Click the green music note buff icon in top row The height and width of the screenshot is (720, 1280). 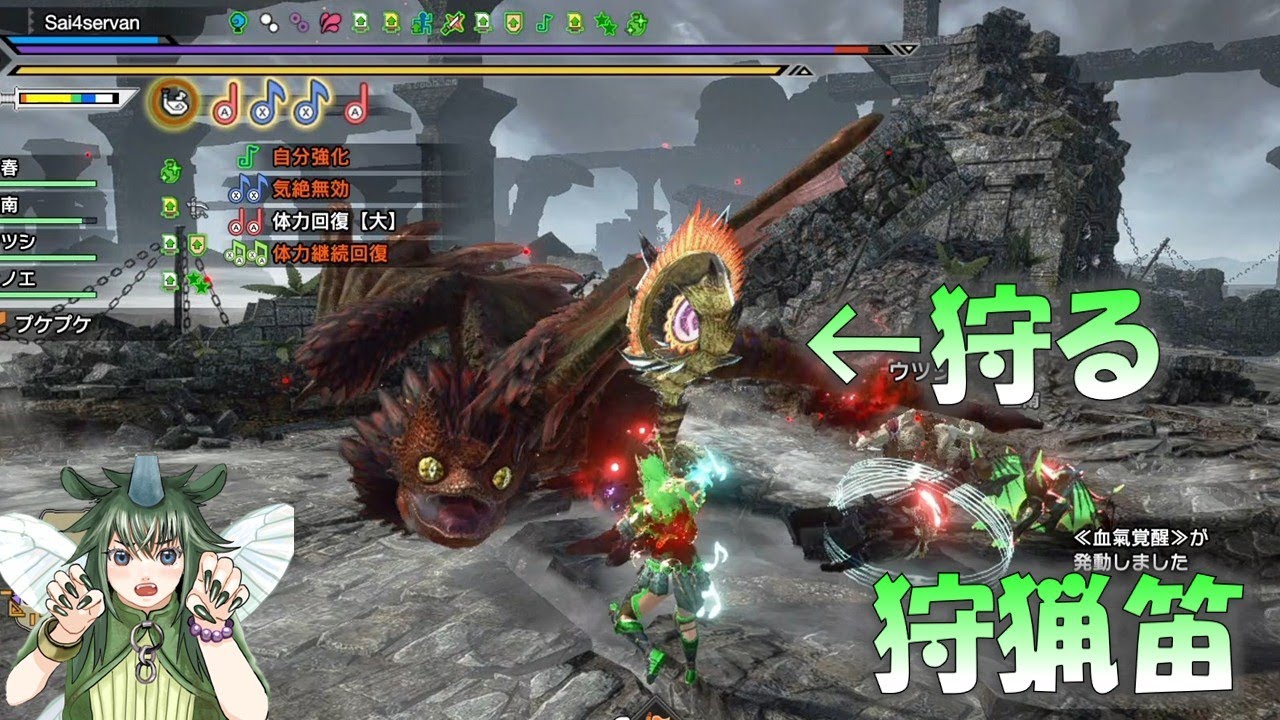[544, 21]
